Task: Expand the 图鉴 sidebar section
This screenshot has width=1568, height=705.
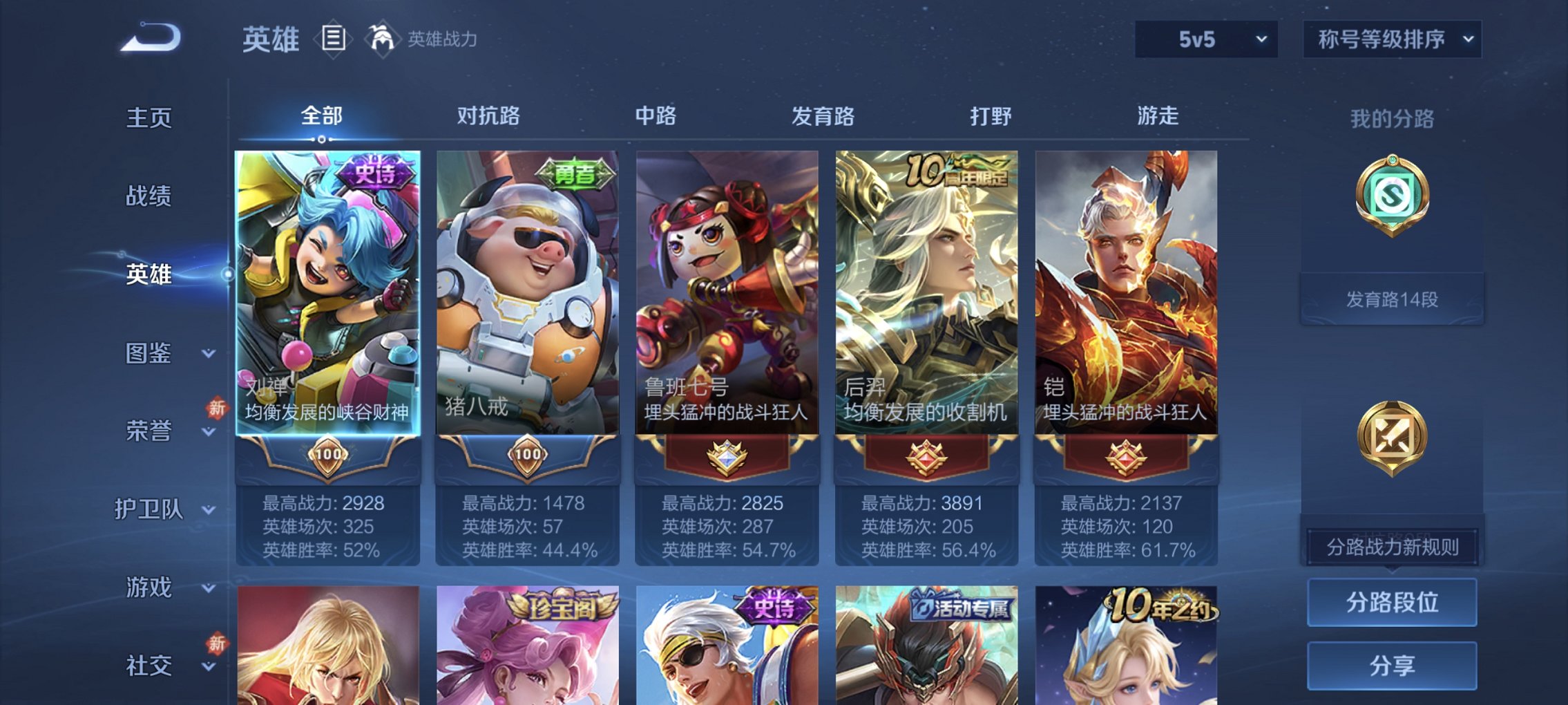Action: click(149, 354)
